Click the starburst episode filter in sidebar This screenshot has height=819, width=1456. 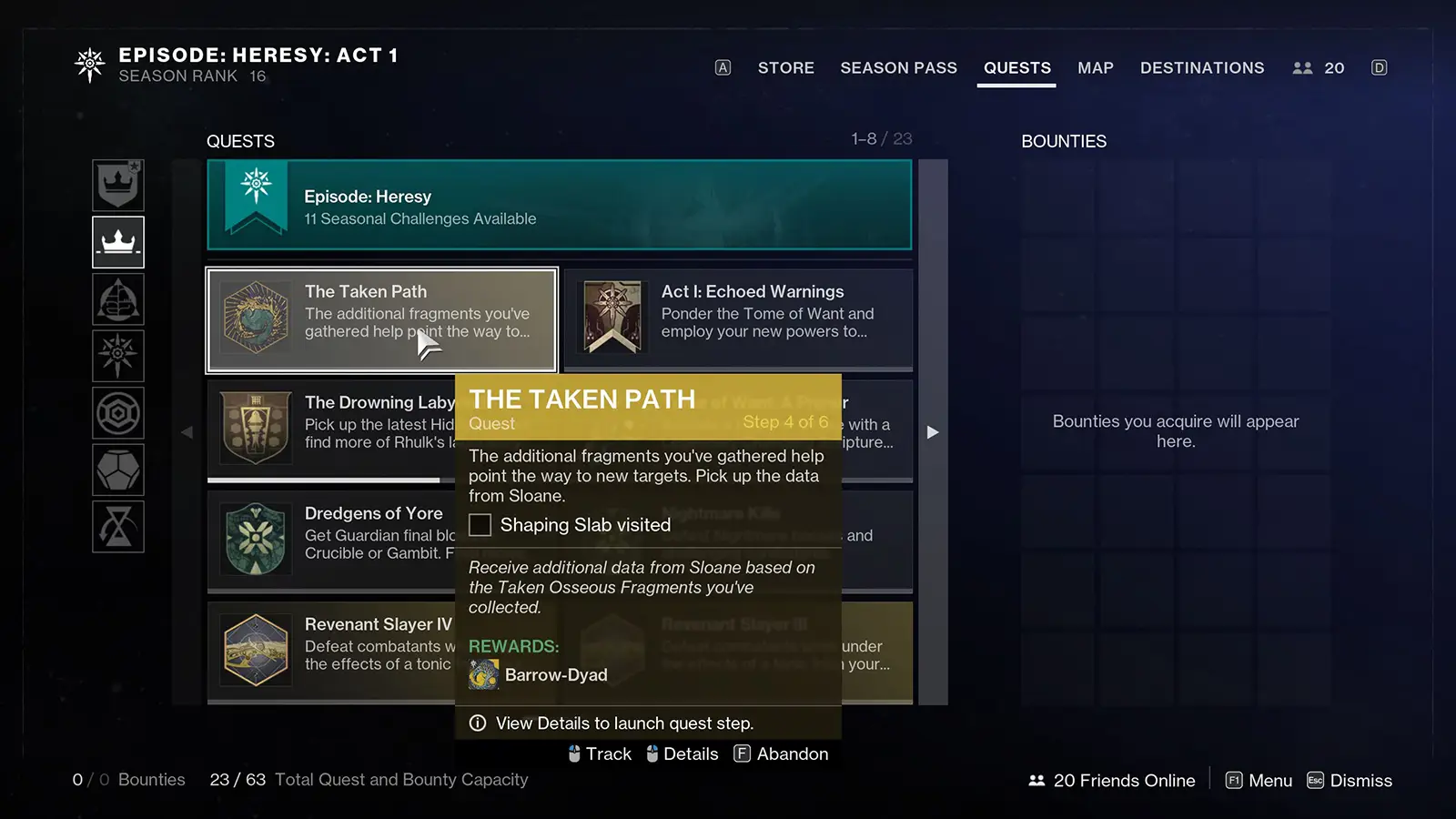pos(118,356)
